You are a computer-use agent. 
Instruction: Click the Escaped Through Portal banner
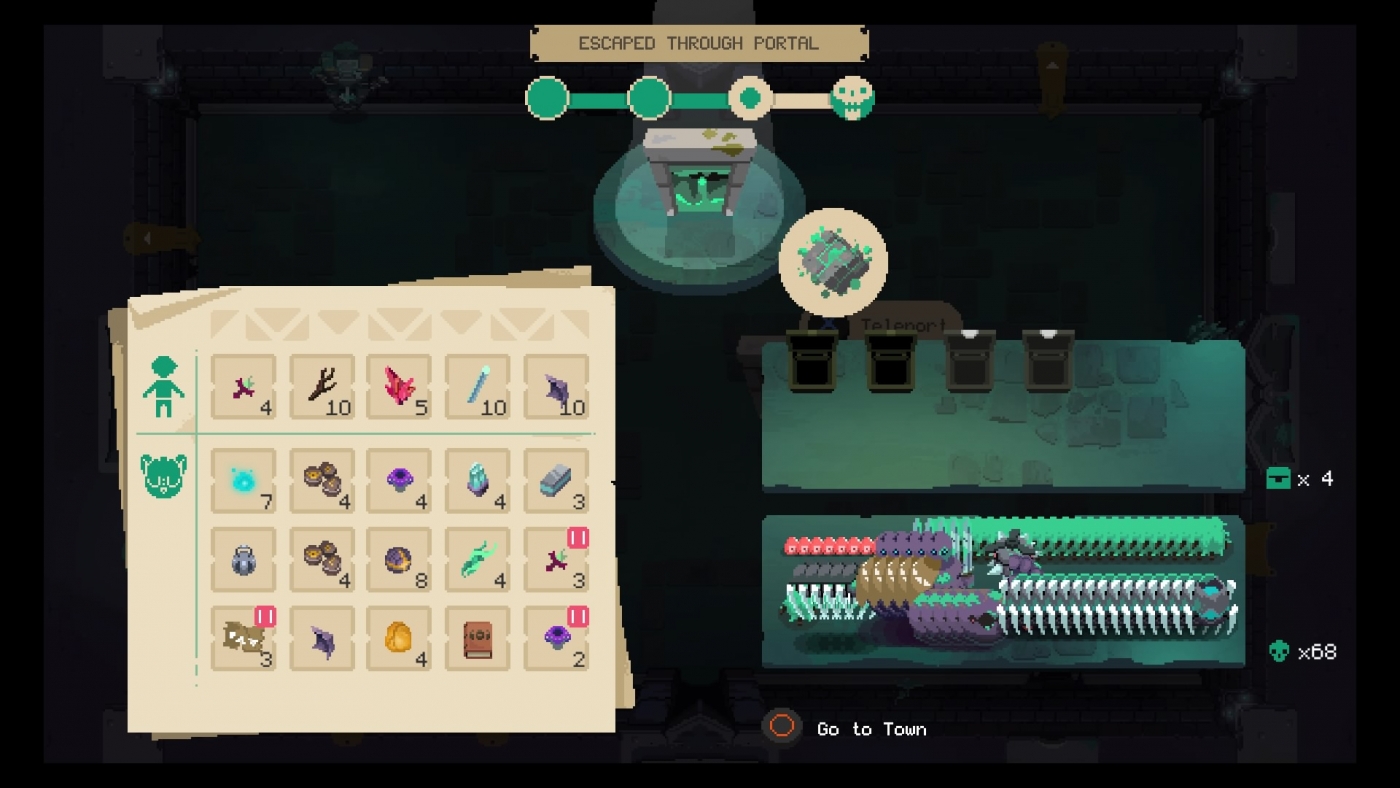point(698,43)
